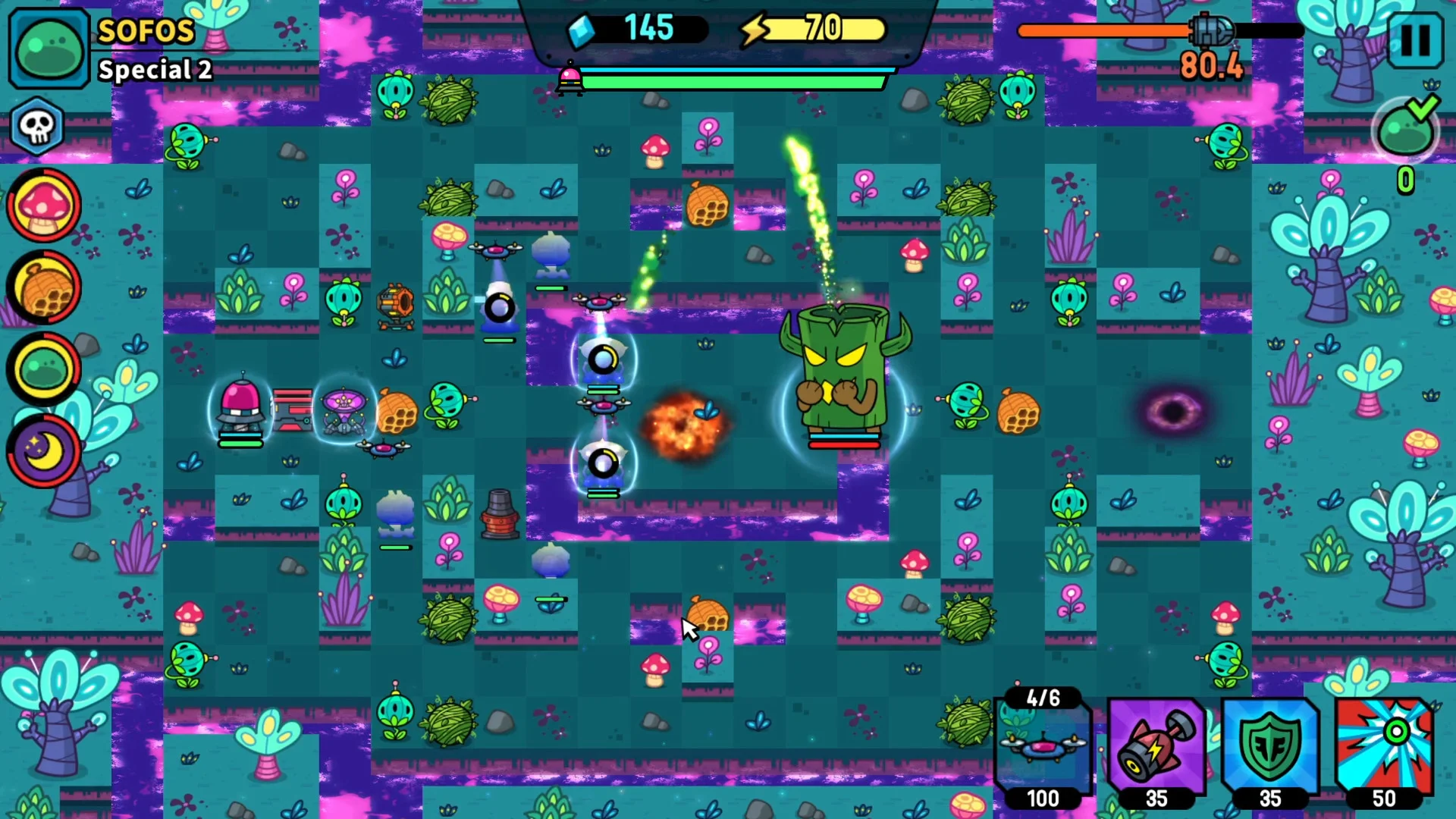Screen dimensions: 1456x819
Task: Select the mushroom ability icon
Action: [43, 206]
